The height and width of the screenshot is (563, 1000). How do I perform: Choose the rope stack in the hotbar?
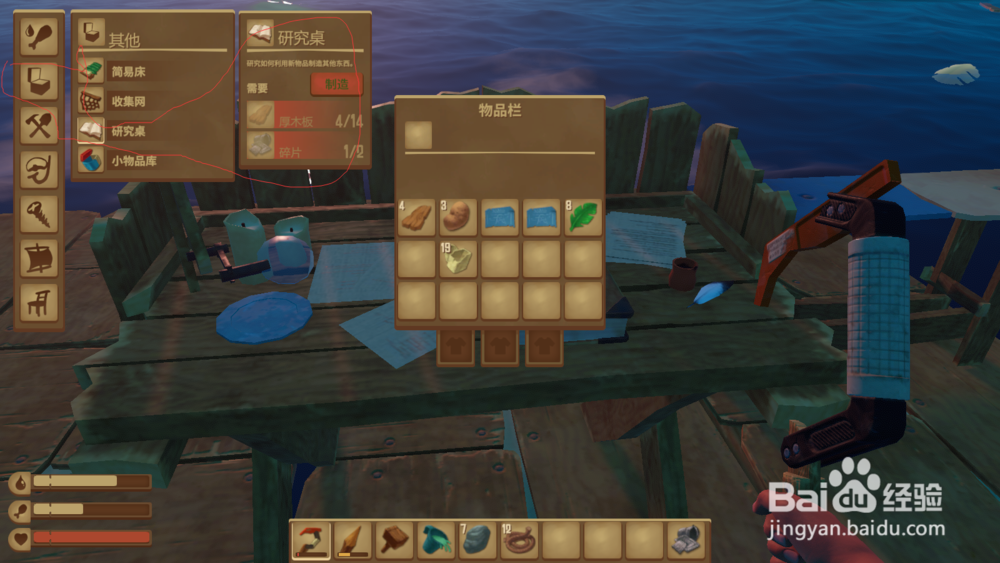(518, 541)
